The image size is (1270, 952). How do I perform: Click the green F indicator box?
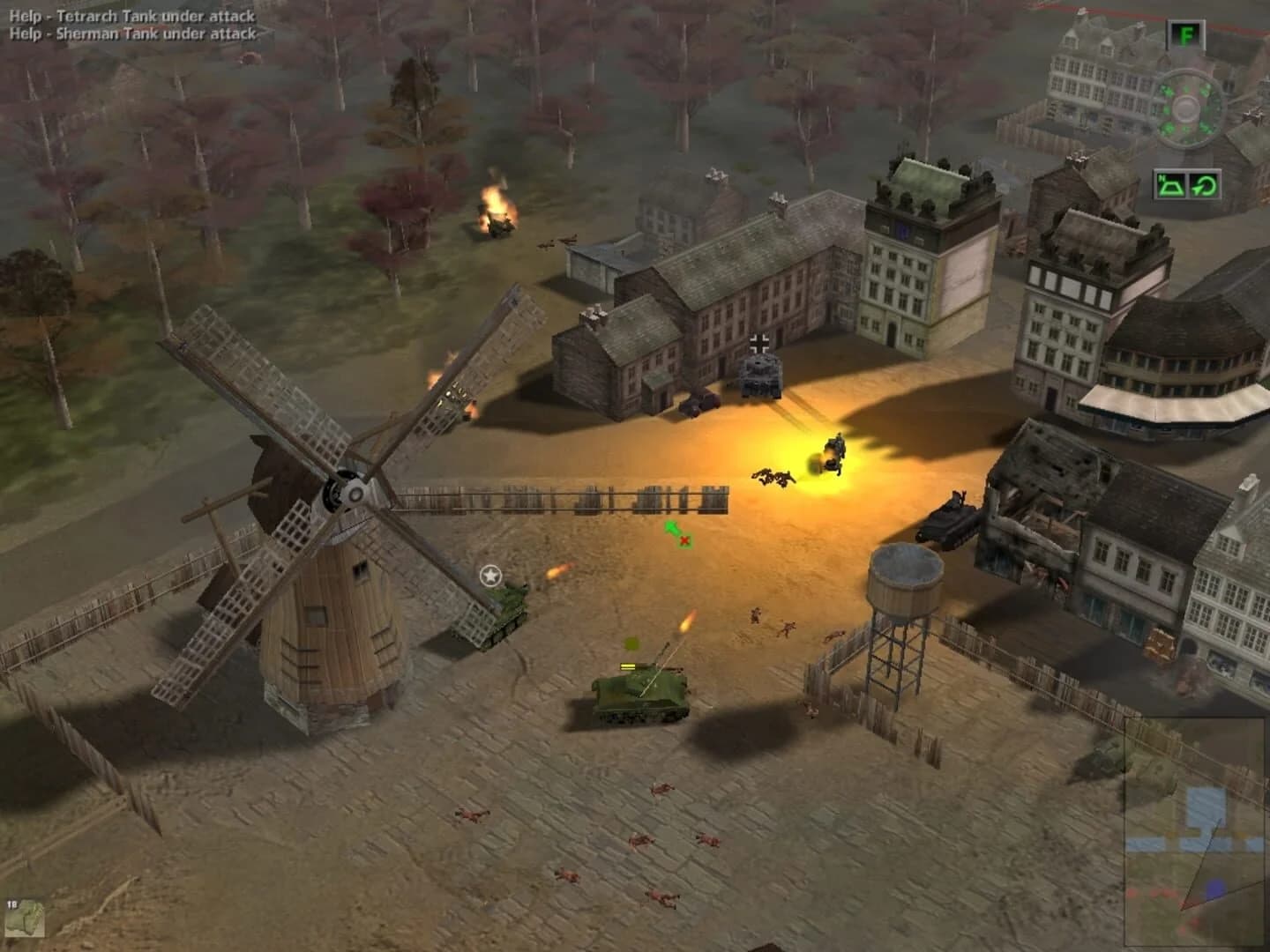click(1186, 35)
